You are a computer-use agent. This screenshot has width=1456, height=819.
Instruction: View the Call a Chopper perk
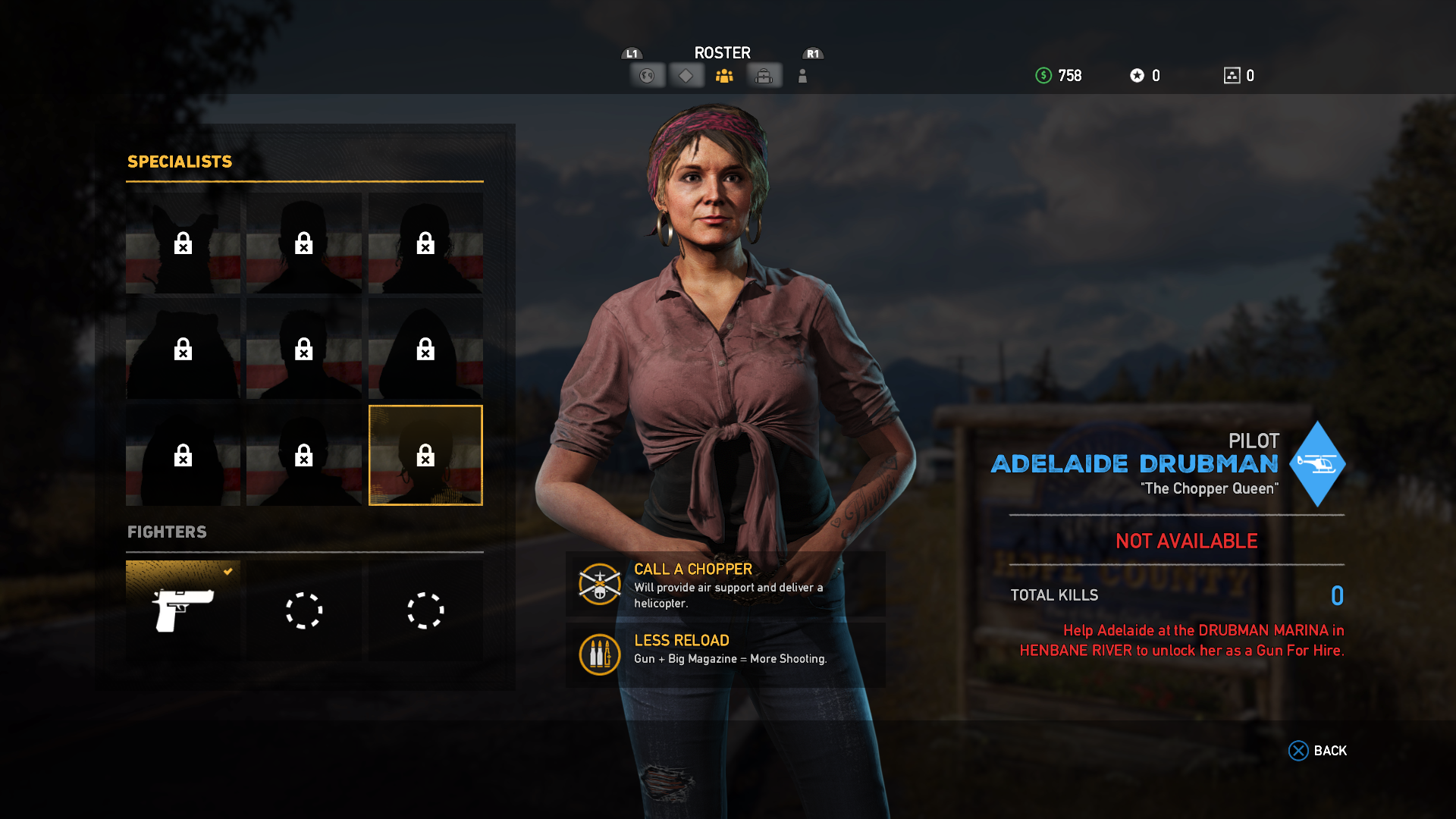tap(725, 585)
